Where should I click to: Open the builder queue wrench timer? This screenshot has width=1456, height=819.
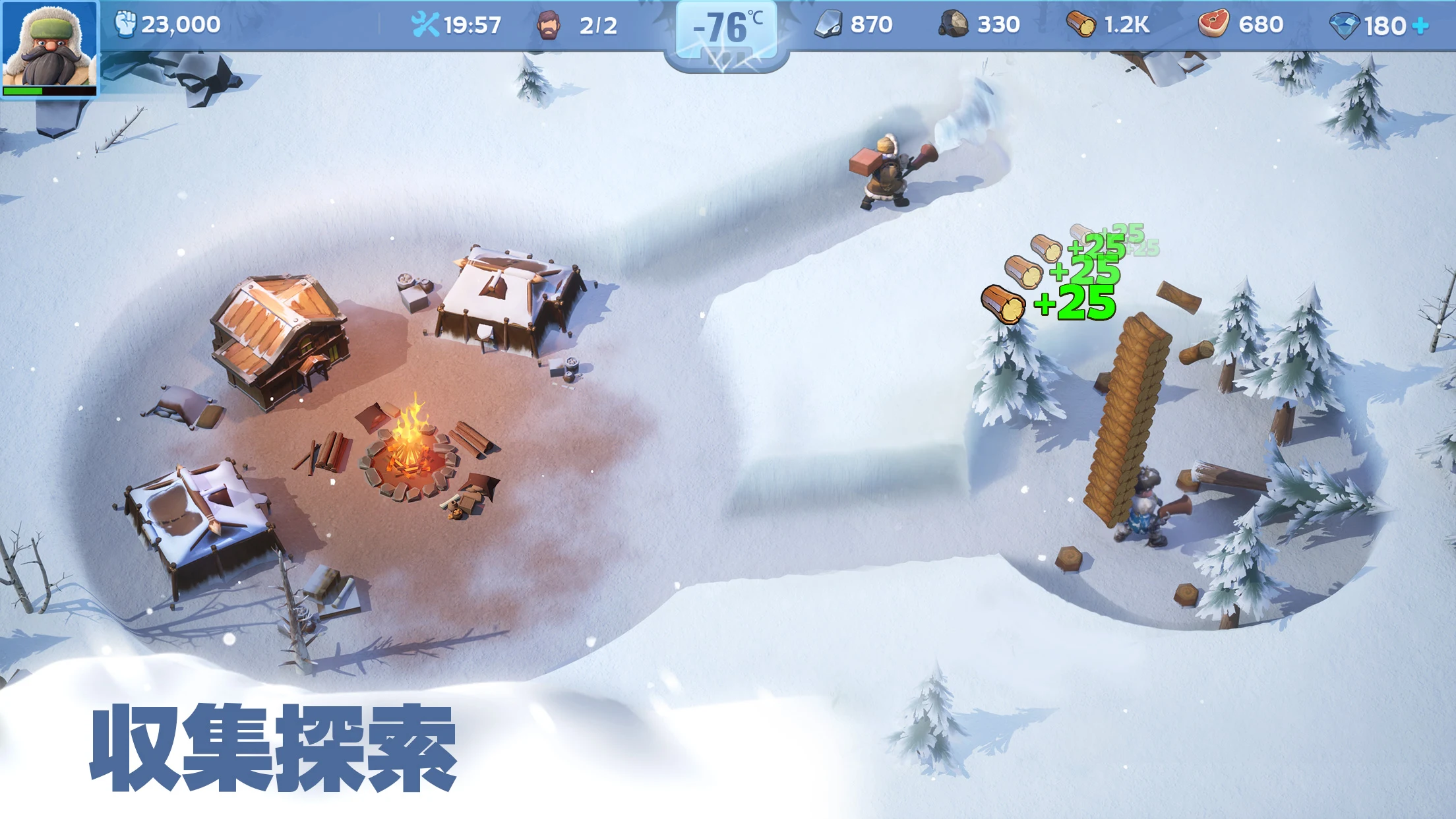[x=425, y=25]
